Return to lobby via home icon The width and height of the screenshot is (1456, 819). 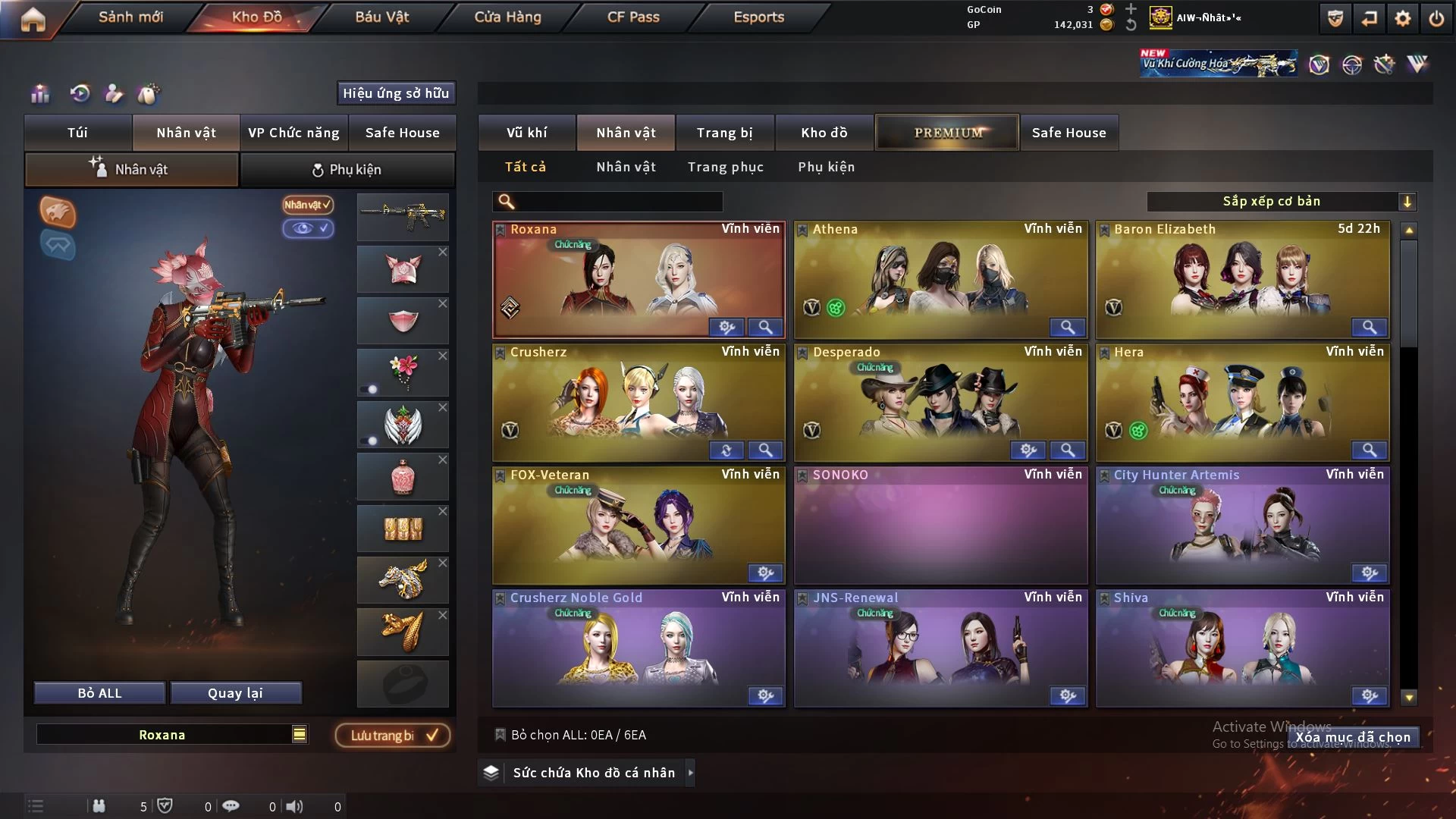coord(33,18)
